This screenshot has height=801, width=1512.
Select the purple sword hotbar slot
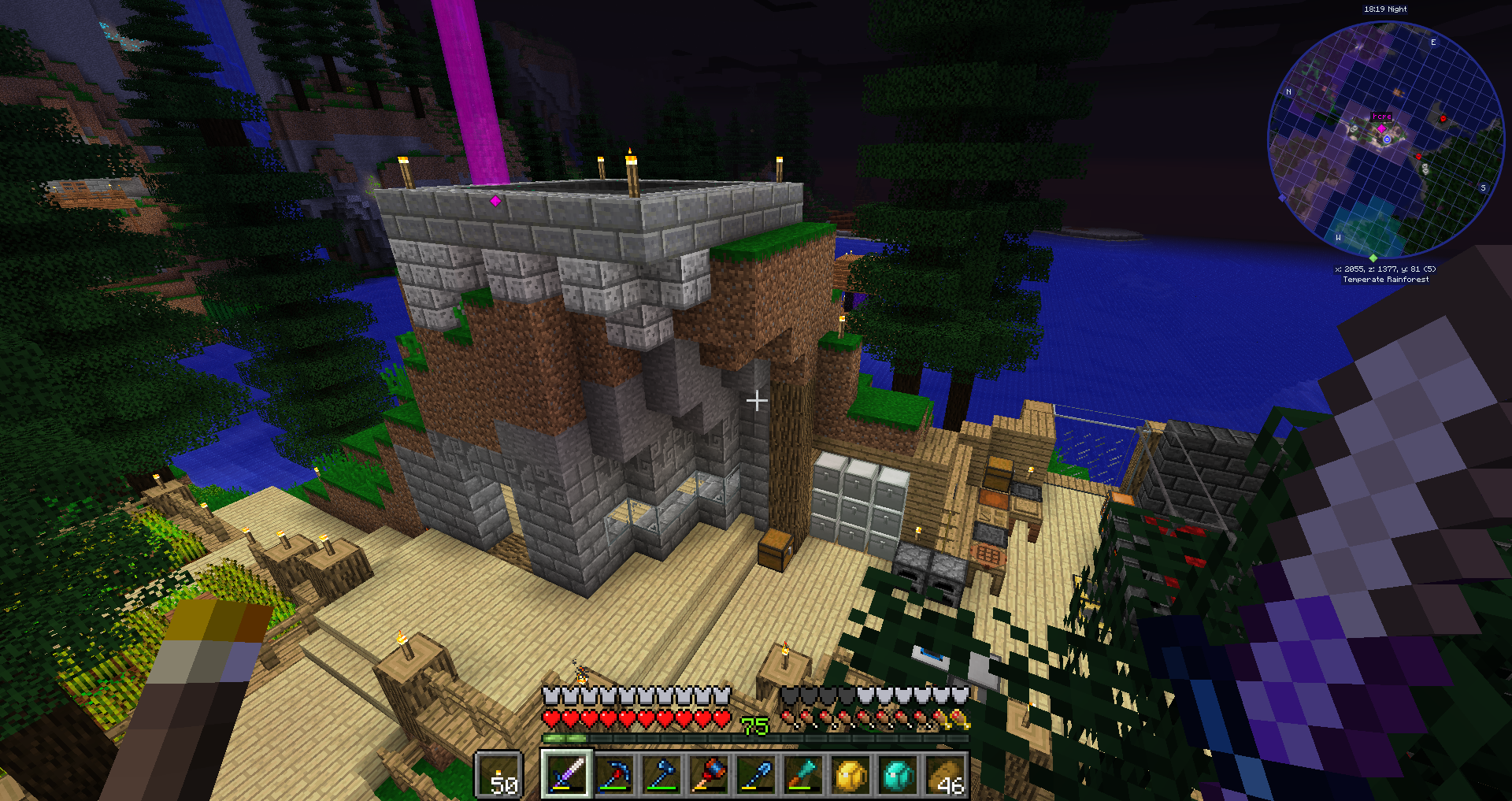pyautogui.click(x=566, y=773)
